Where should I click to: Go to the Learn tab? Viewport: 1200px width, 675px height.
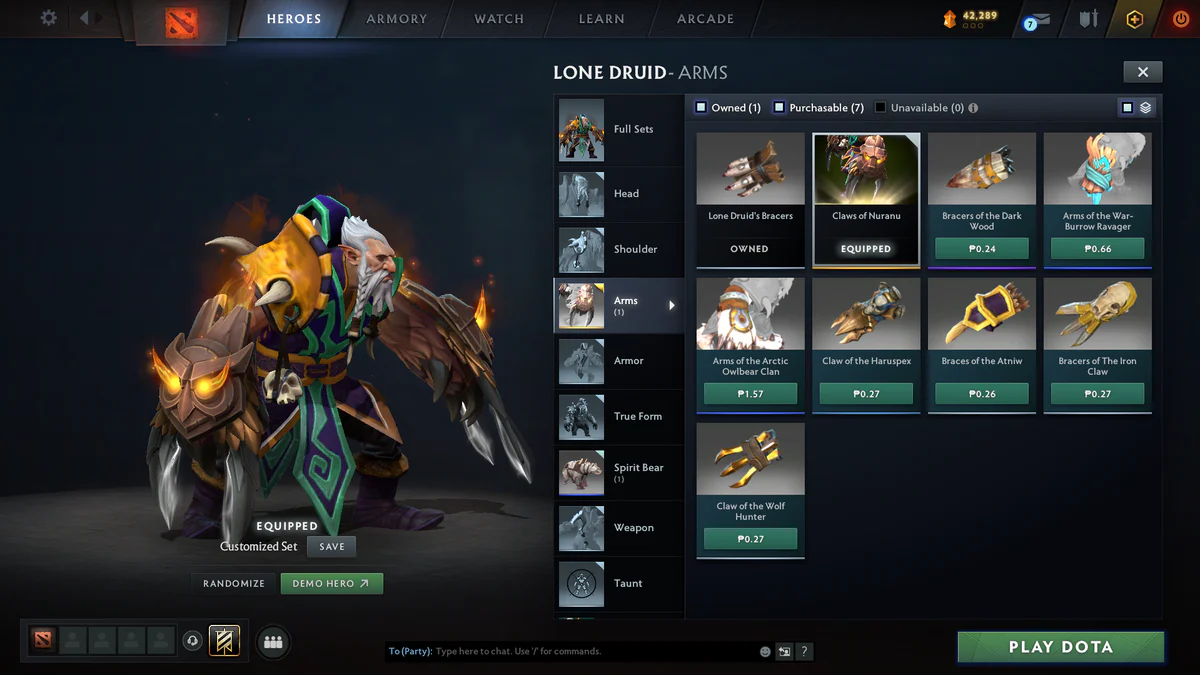601,19
